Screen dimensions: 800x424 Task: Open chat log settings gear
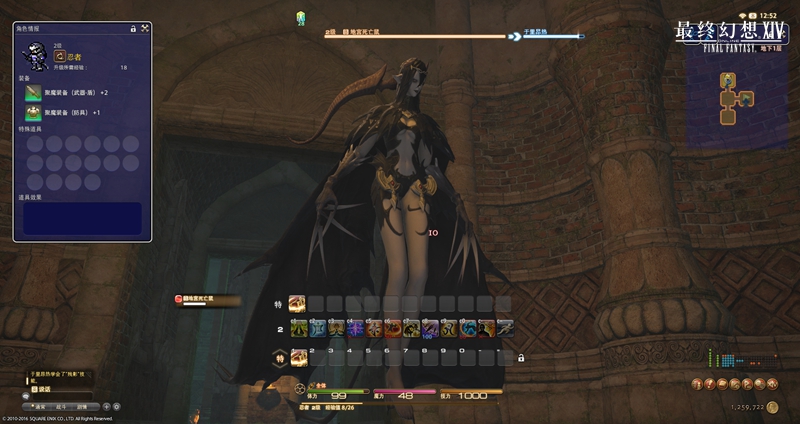tap(117, 407)
